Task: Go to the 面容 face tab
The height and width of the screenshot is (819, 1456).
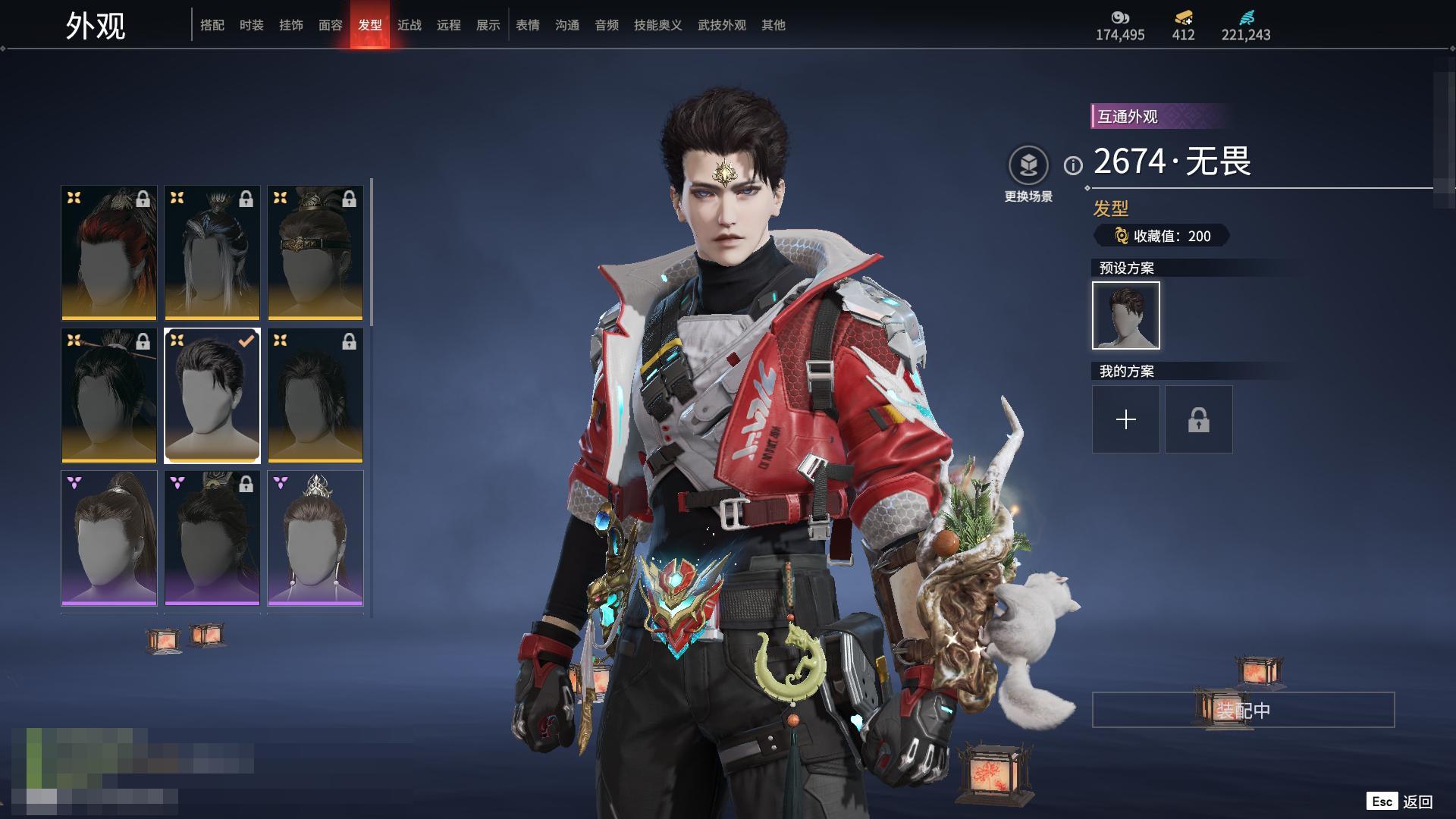Action: (x=331, y=25)
